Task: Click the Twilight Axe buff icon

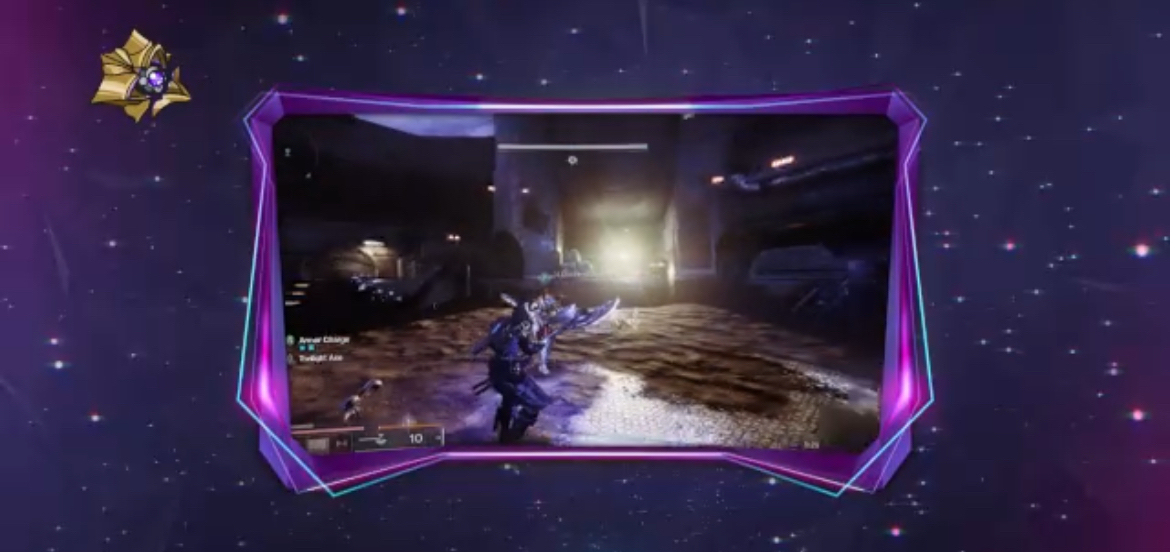Action: (x=292, y=359)
